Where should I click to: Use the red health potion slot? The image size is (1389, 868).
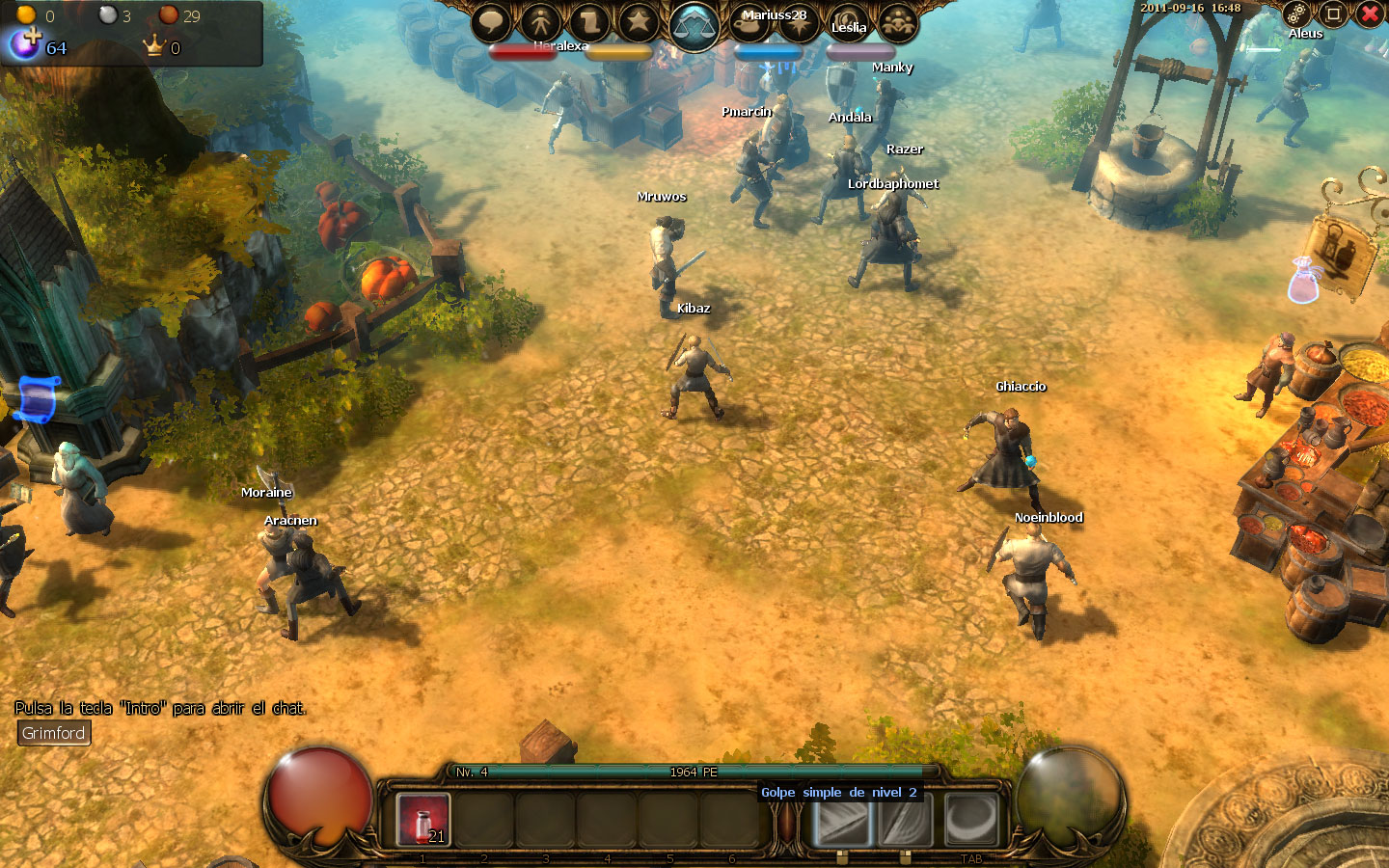pyautogui.click(x=423, y=820)
